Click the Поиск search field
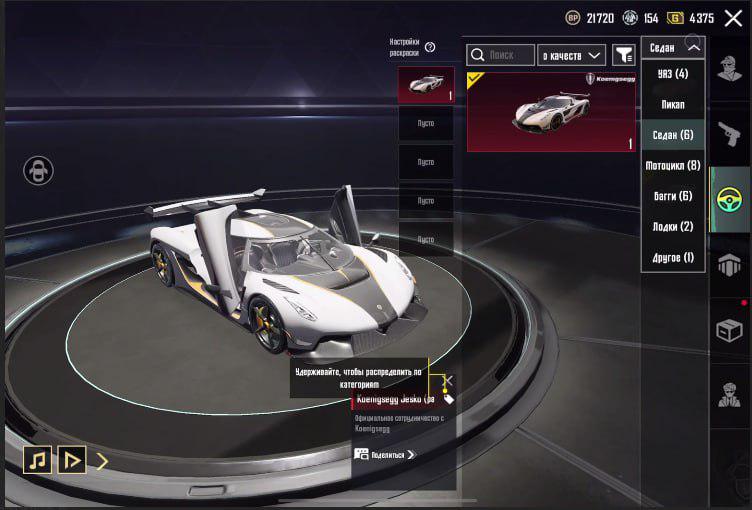The image size is (752, 510). pyautogui.click(x=500, y=54)
